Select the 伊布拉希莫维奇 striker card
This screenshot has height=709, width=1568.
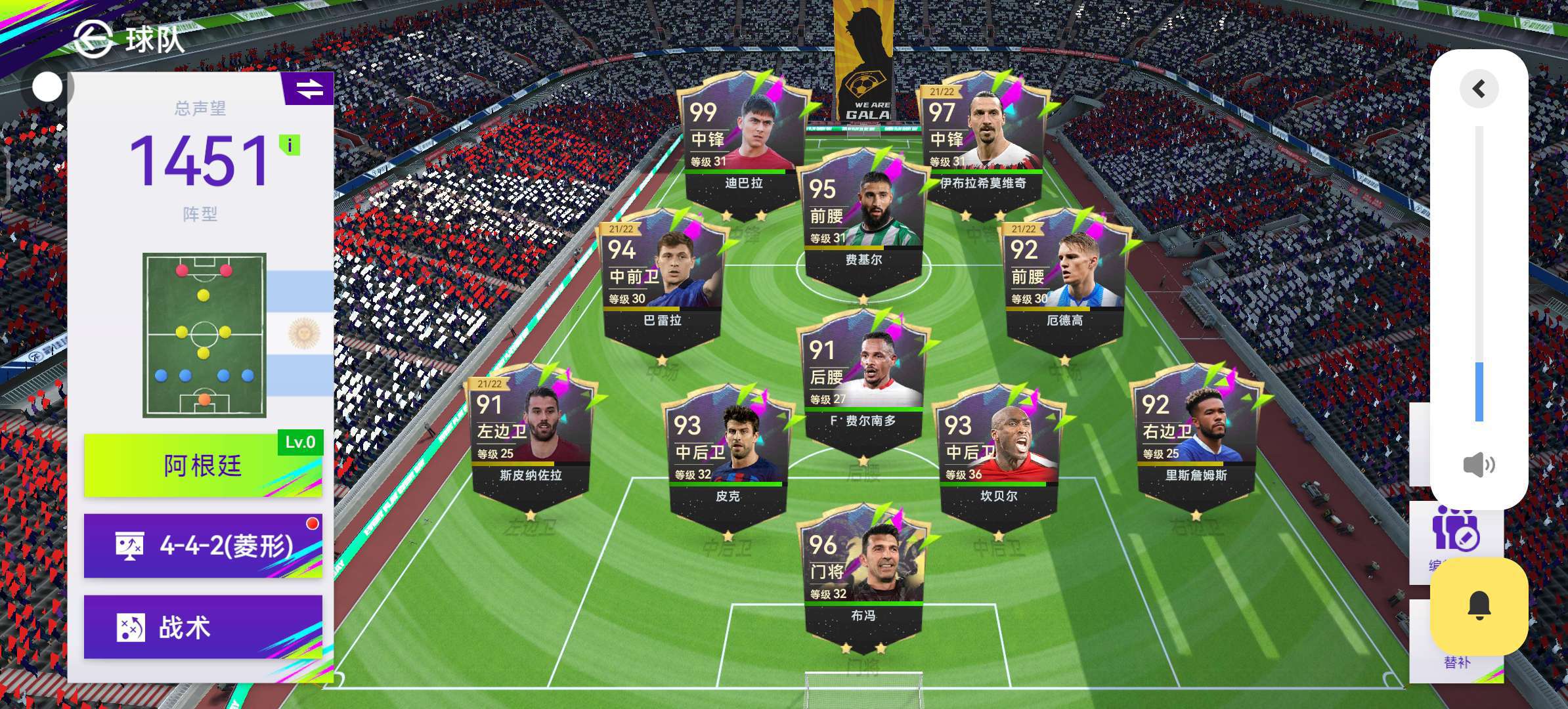[982, 144]
